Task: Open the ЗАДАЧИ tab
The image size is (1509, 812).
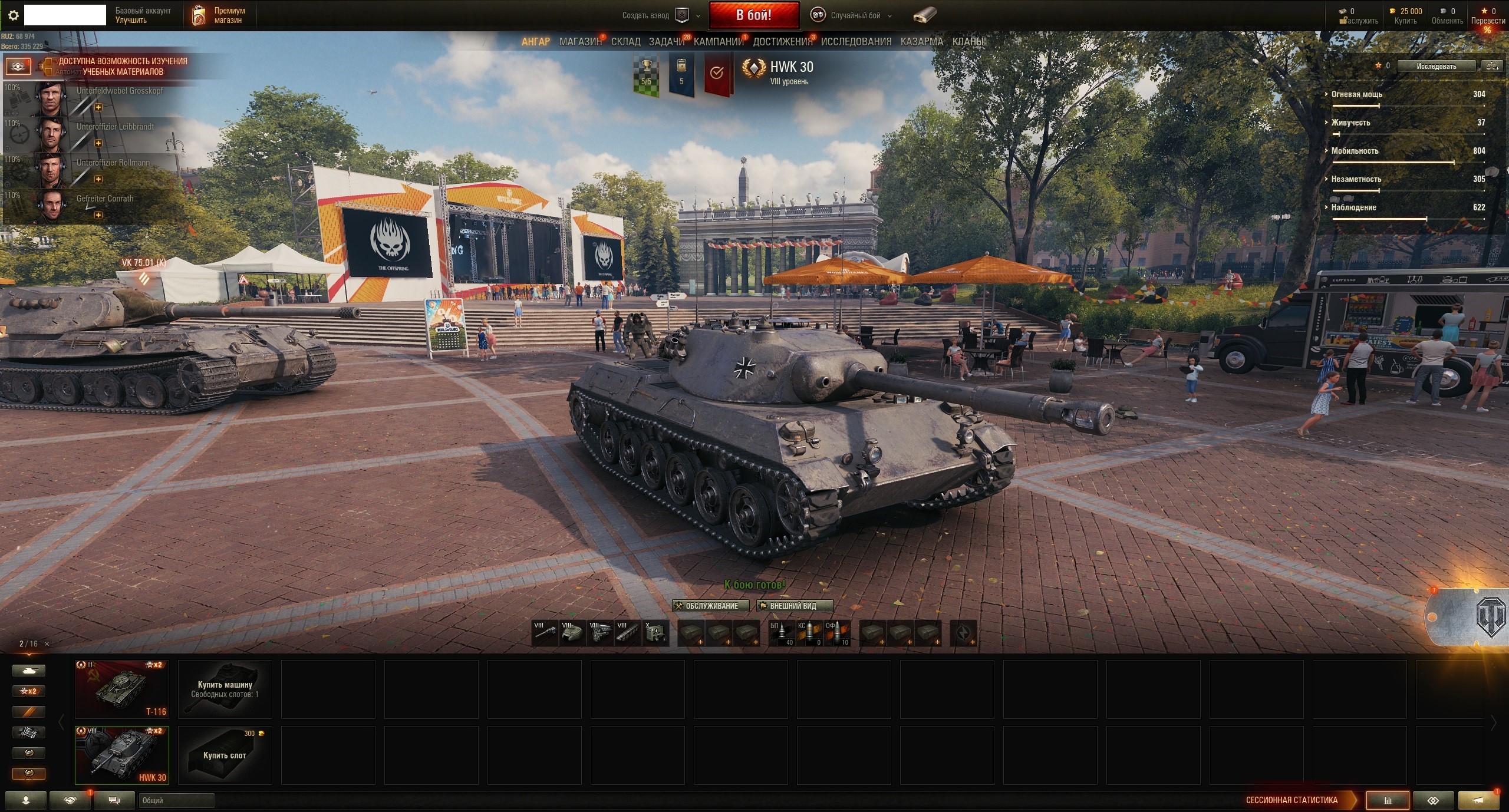Action: [x=666, y=42]
